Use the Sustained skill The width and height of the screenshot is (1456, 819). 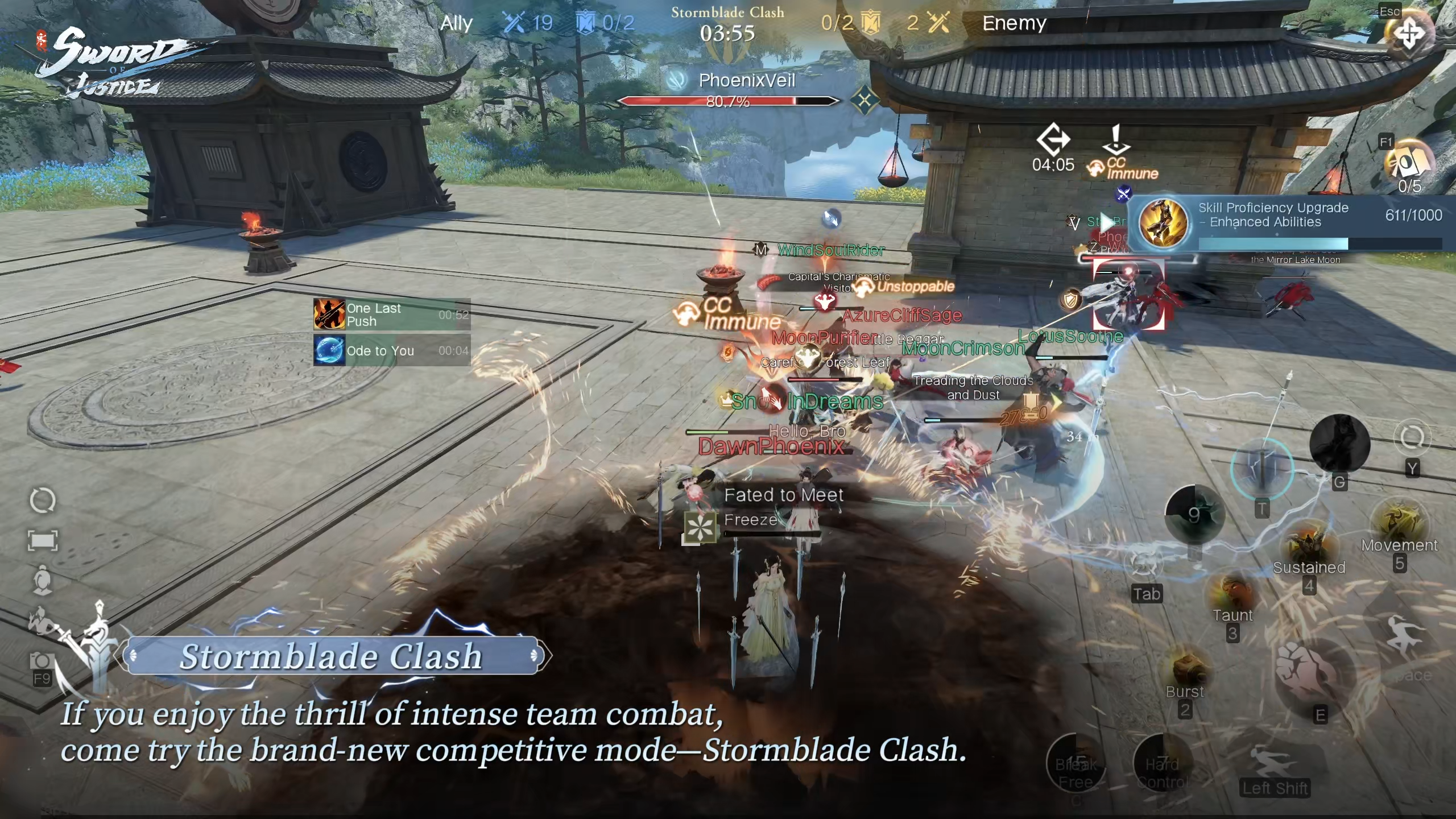tap(1308, 546)
